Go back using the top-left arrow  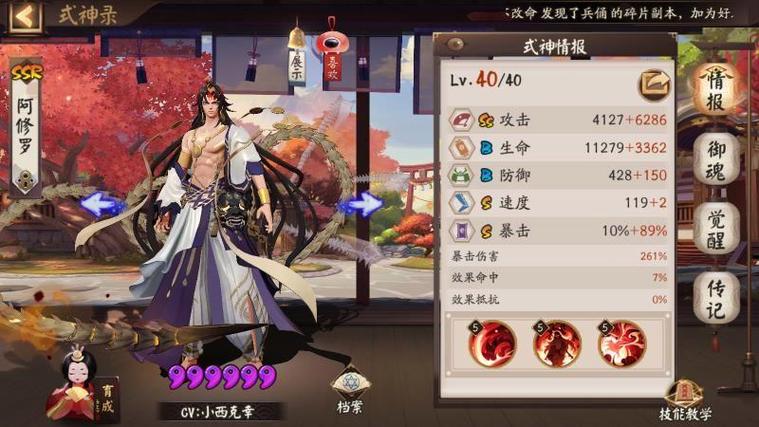[x=27, y=15]
